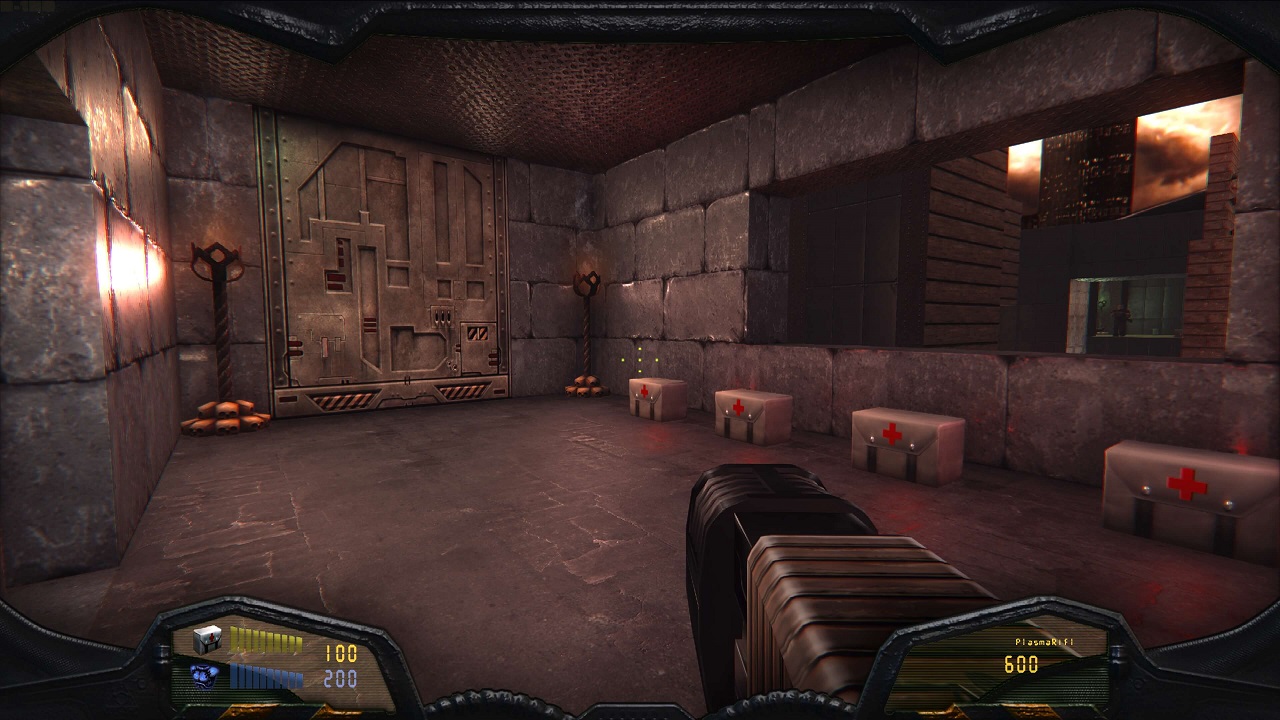
Task: Click the medkit health icon in HUD
Action: click(x=207, y=640)
